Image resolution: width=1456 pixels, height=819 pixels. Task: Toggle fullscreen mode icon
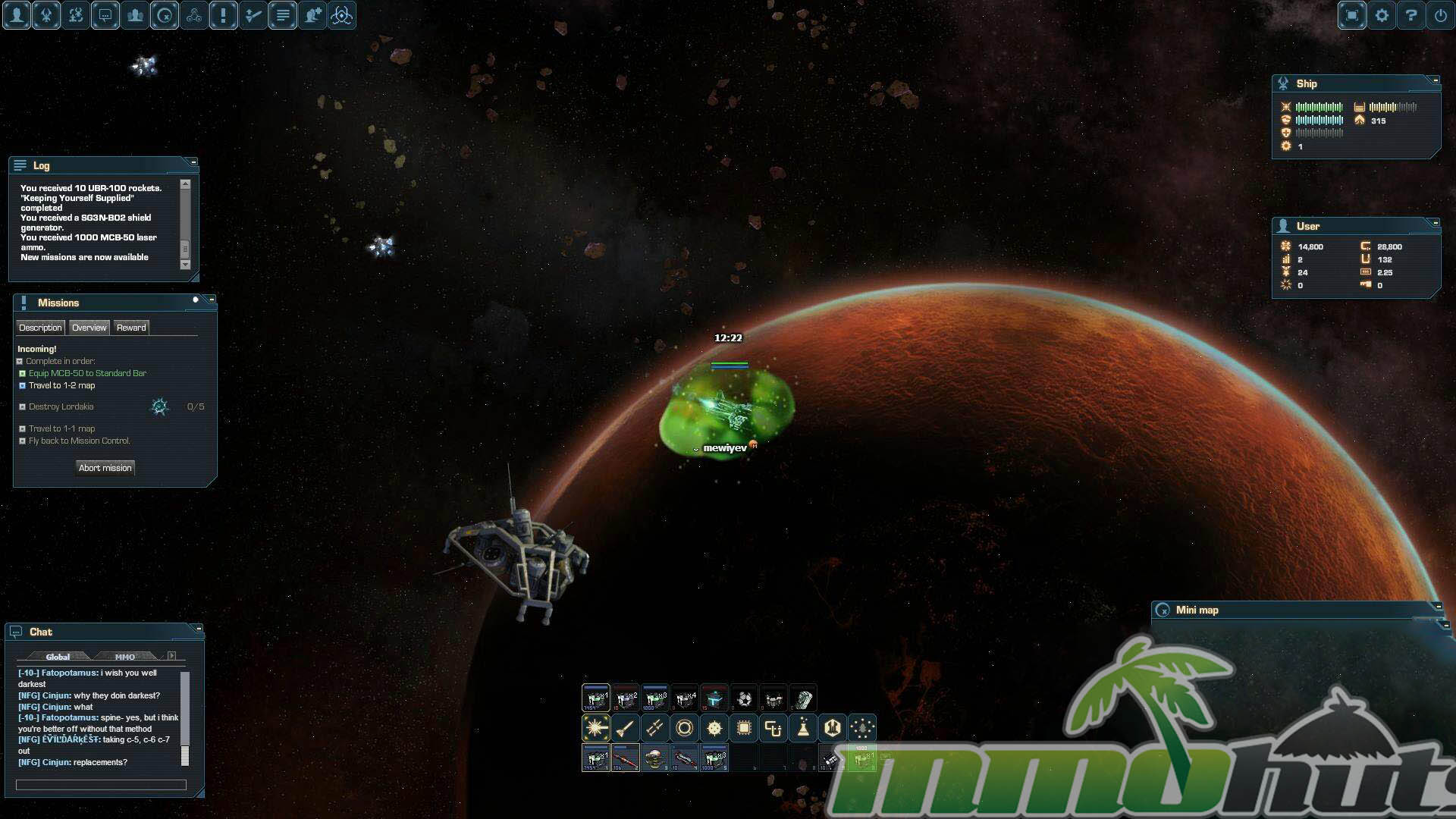(x=1352, y=15)
